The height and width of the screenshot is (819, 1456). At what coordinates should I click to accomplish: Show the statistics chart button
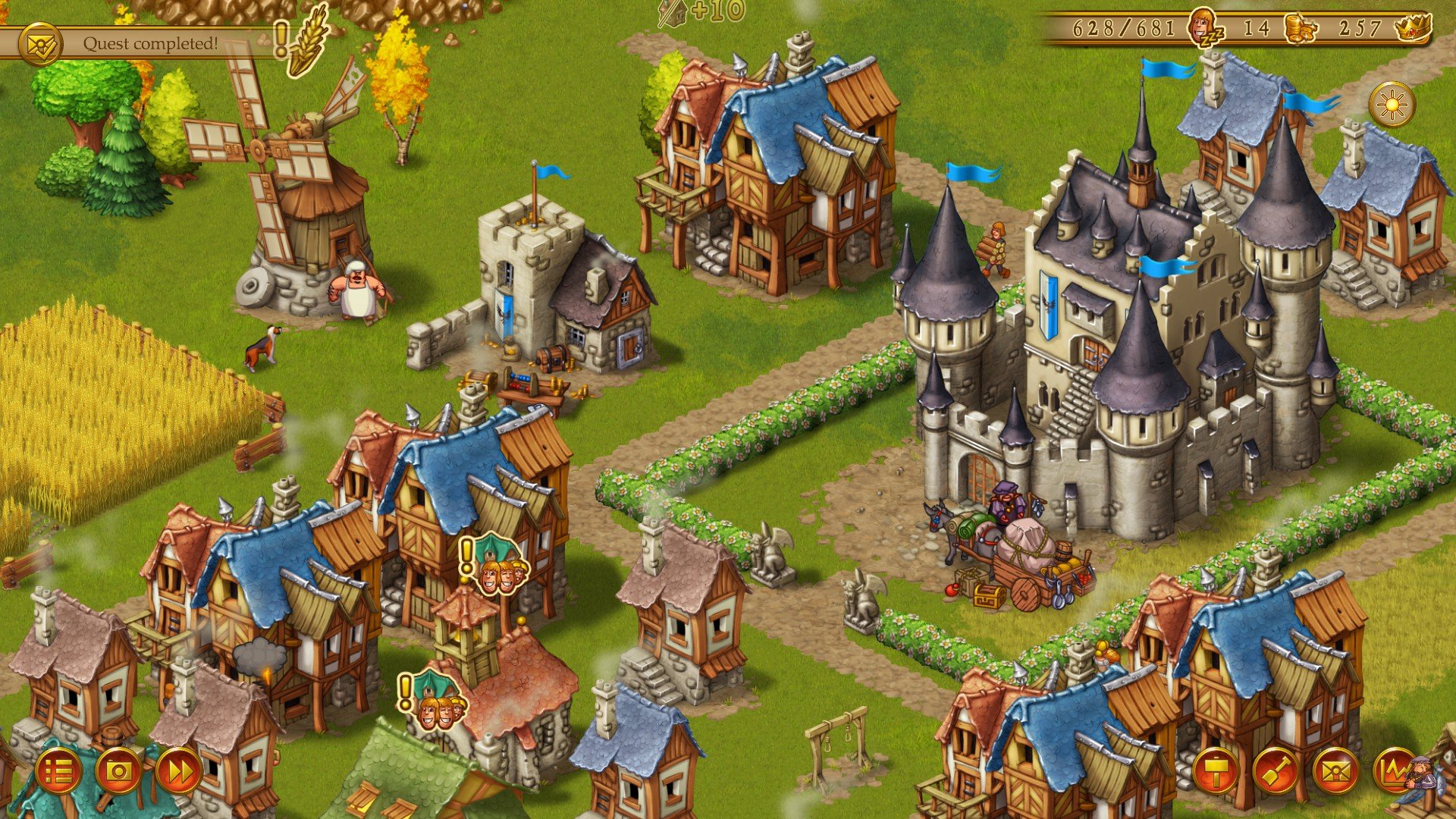1395,772
